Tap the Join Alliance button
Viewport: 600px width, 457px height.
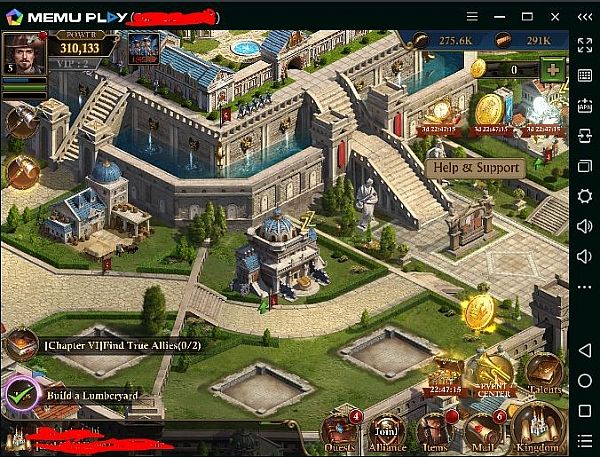386,431
